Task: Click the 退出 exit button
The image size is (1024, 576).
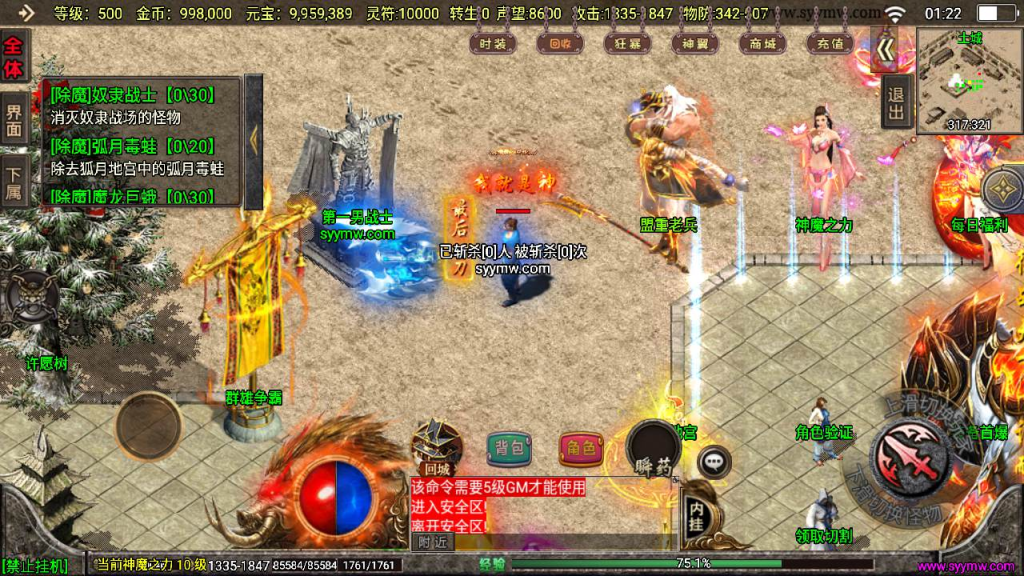Action: tap(896, 107)
